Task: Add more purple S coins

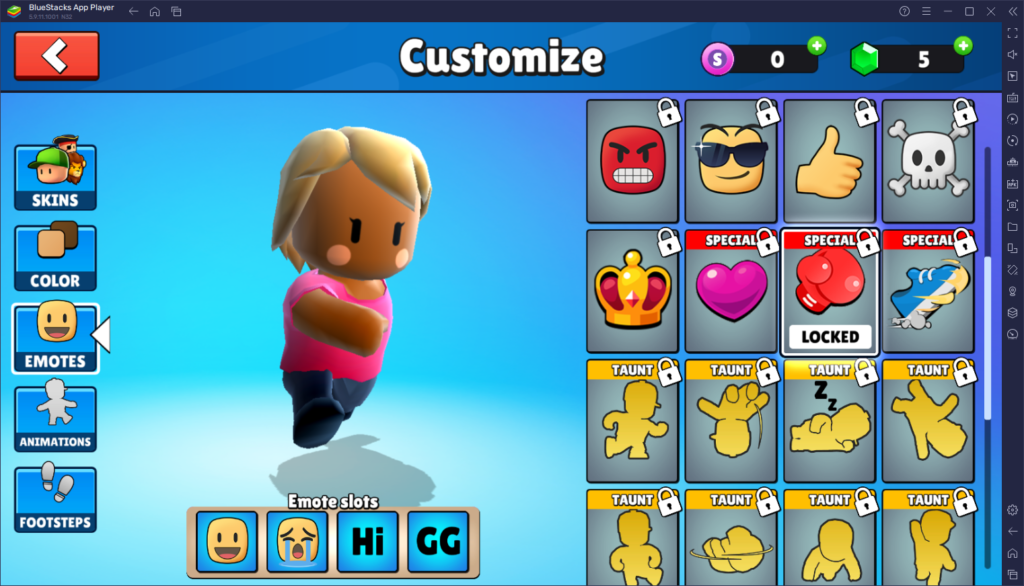Action: point(816,46)
